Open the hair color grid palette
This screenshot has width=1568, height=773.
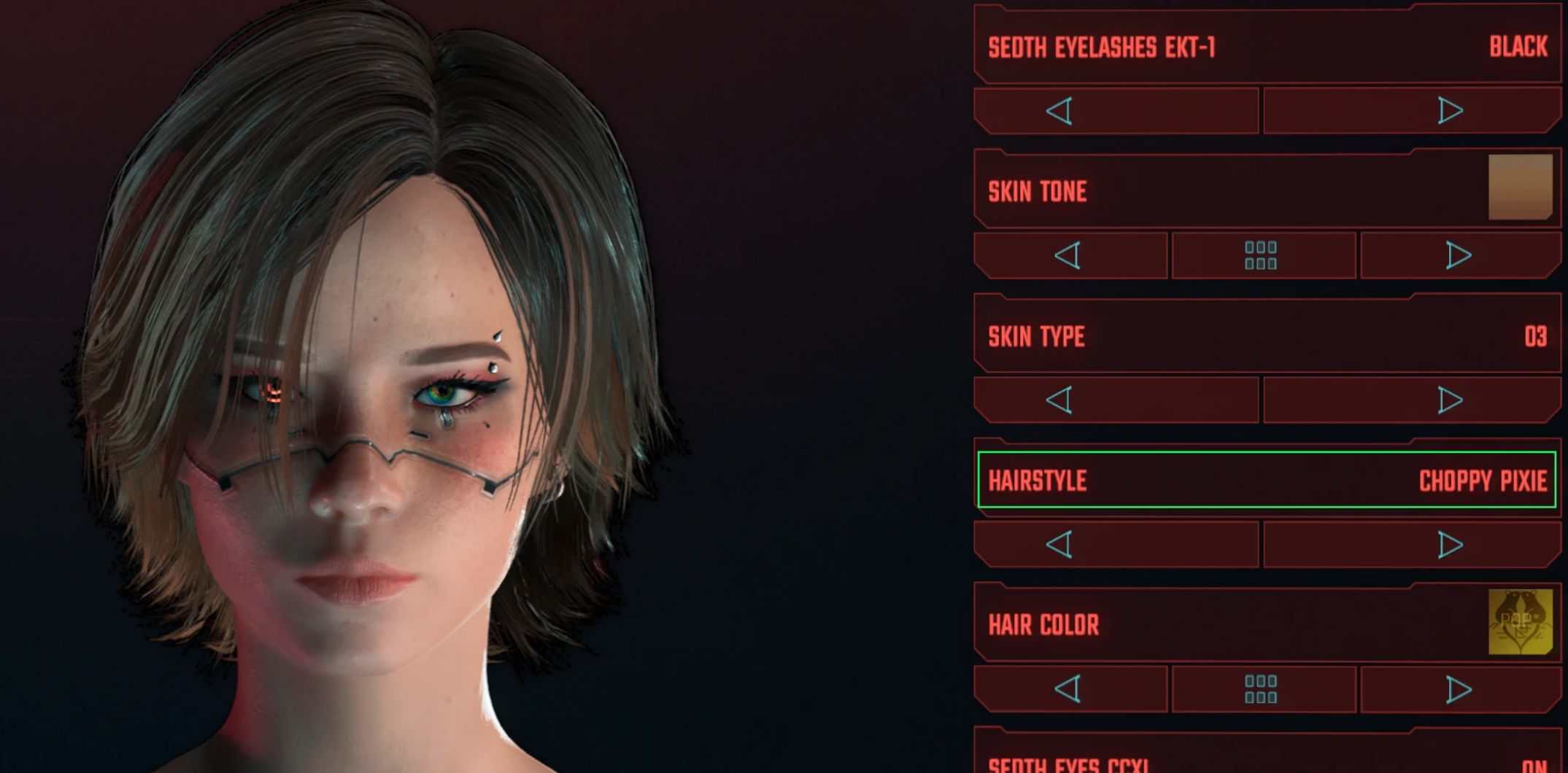(1262, 689)
